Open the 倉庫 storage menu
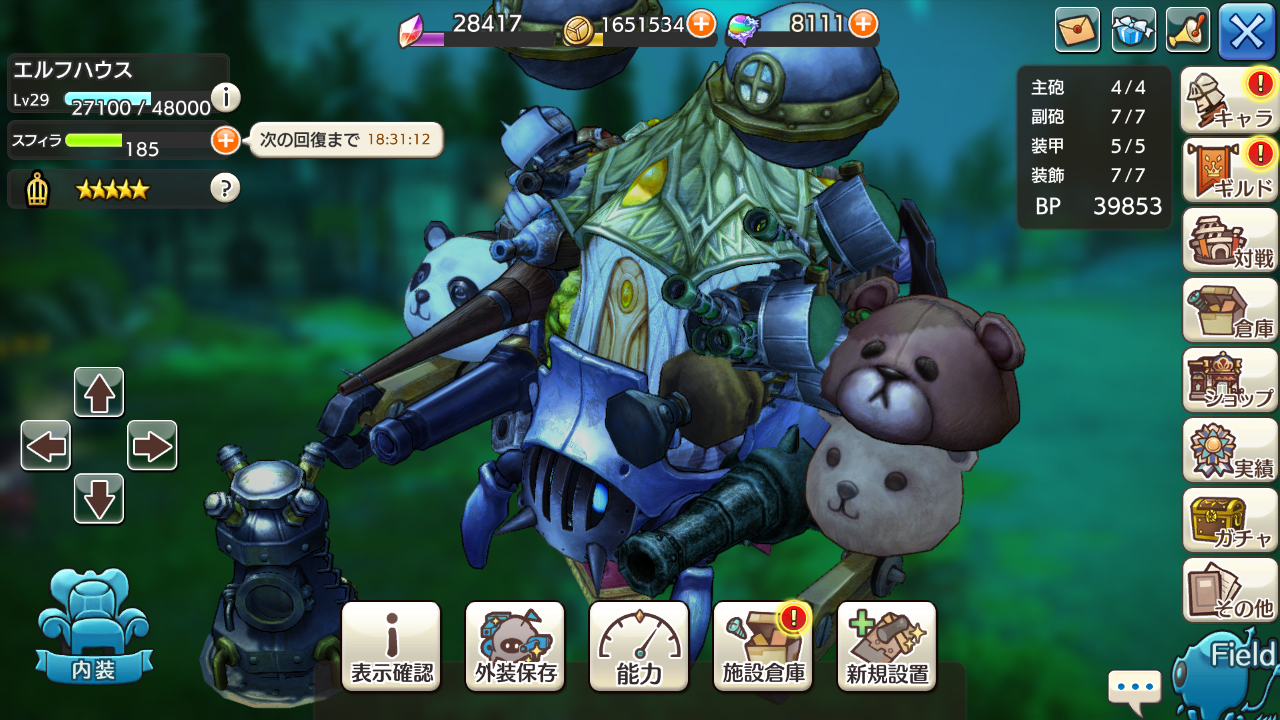The image size is (1280, 720). pyautogui.click(x=1229, y=310)
